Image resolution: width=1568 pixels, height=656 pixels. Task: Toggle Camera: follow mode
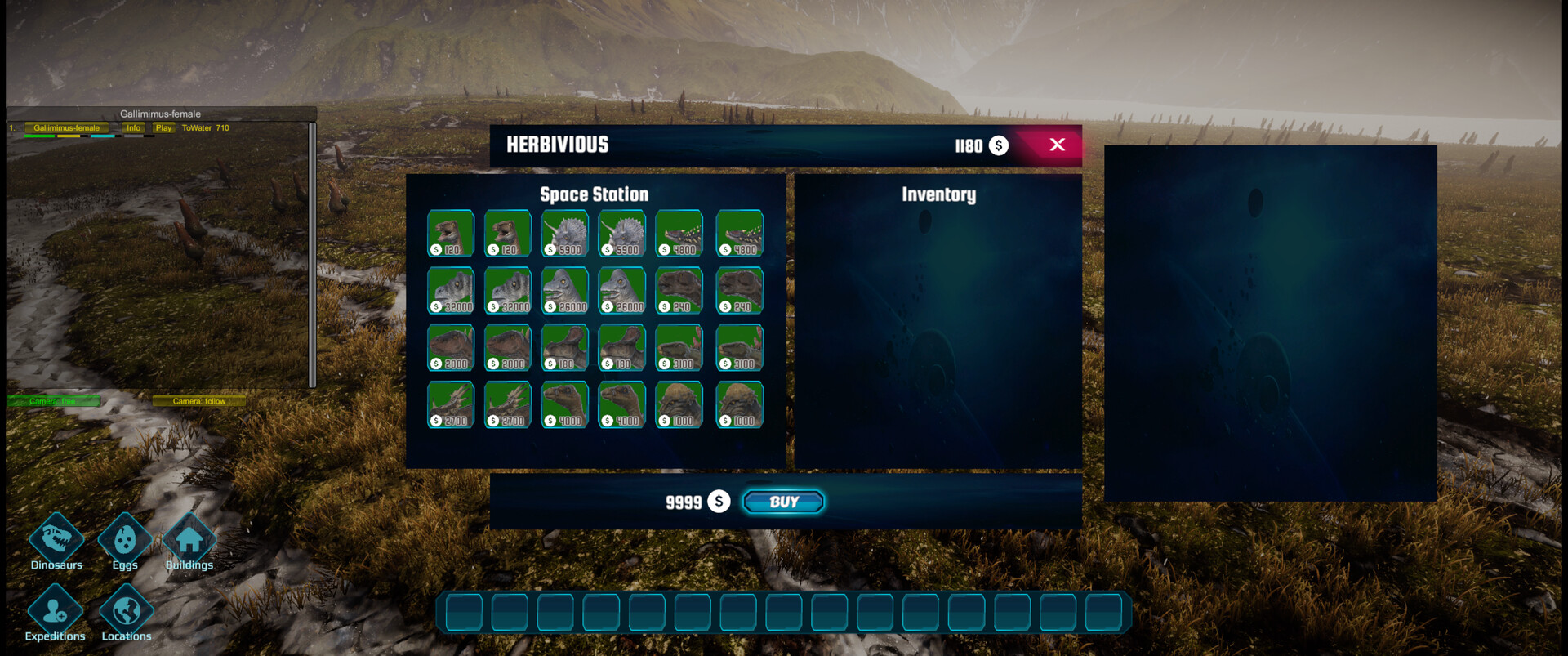[x=200, y=401]
